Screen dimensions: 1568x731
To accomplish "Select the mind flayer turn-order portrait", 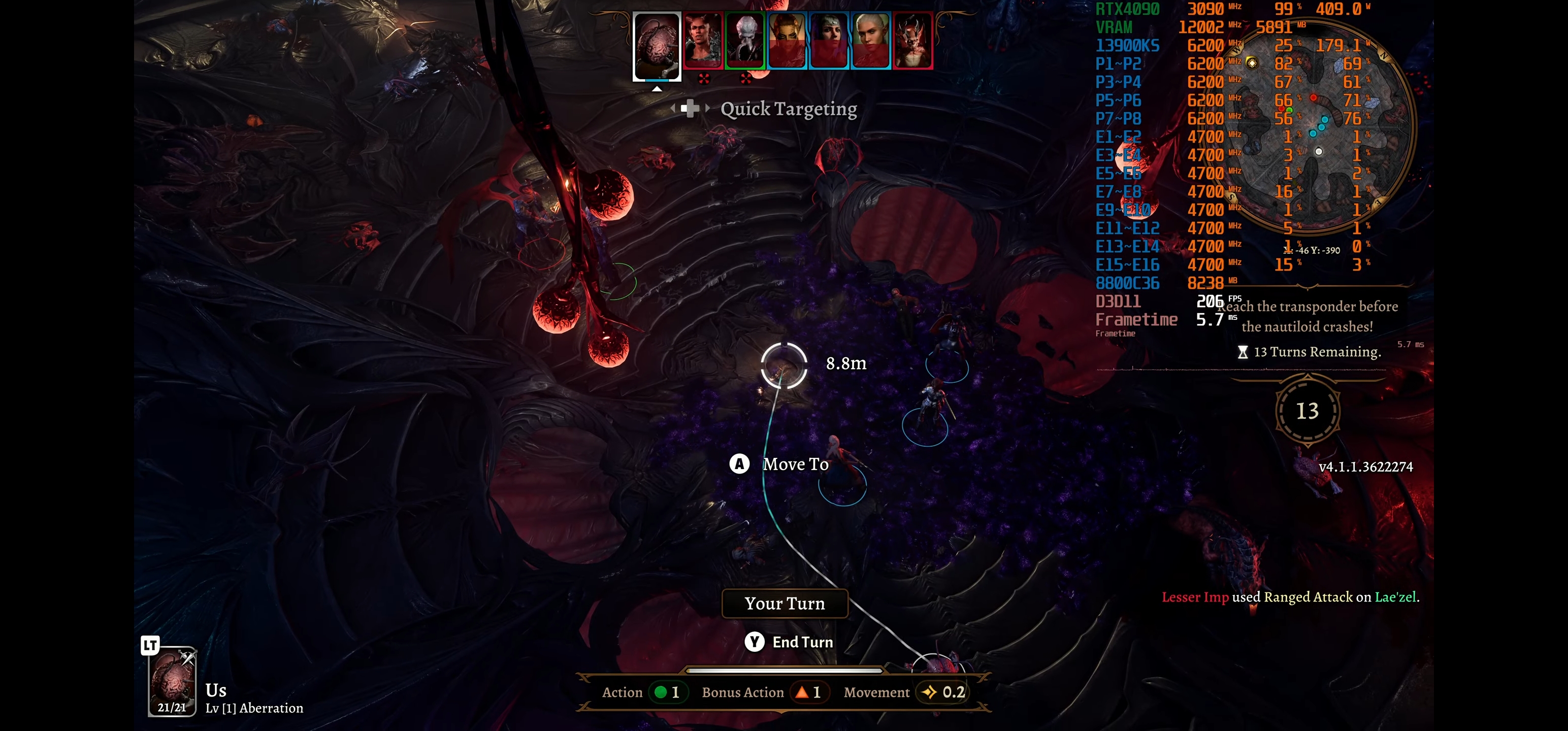I will coord(745,40).
